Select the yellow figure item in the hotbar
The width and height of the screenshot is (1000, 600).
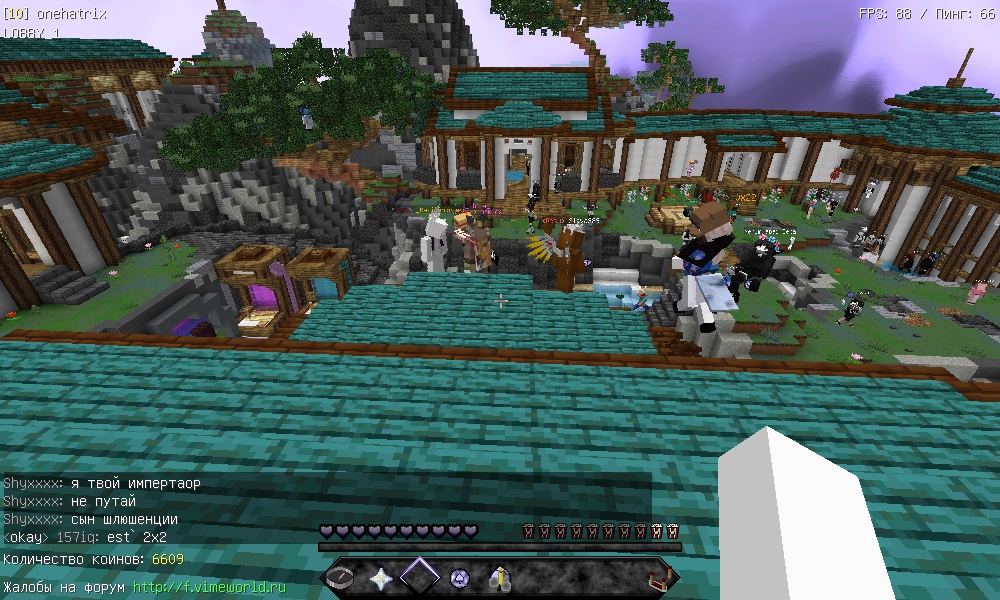click(x=498, y=578)
